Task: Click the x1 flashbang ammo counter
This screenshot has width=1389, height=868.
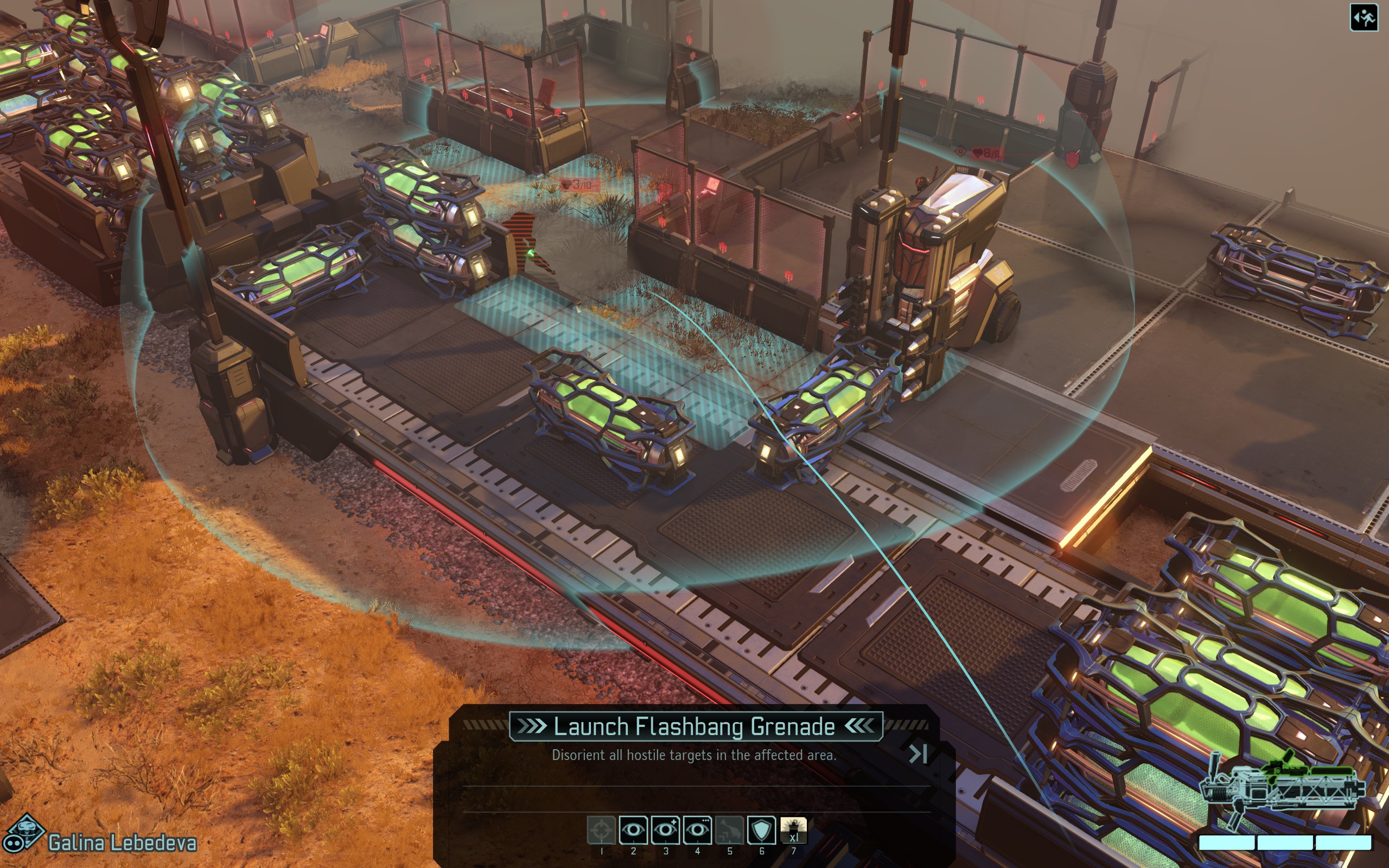Action: click(x=794, y=838)
